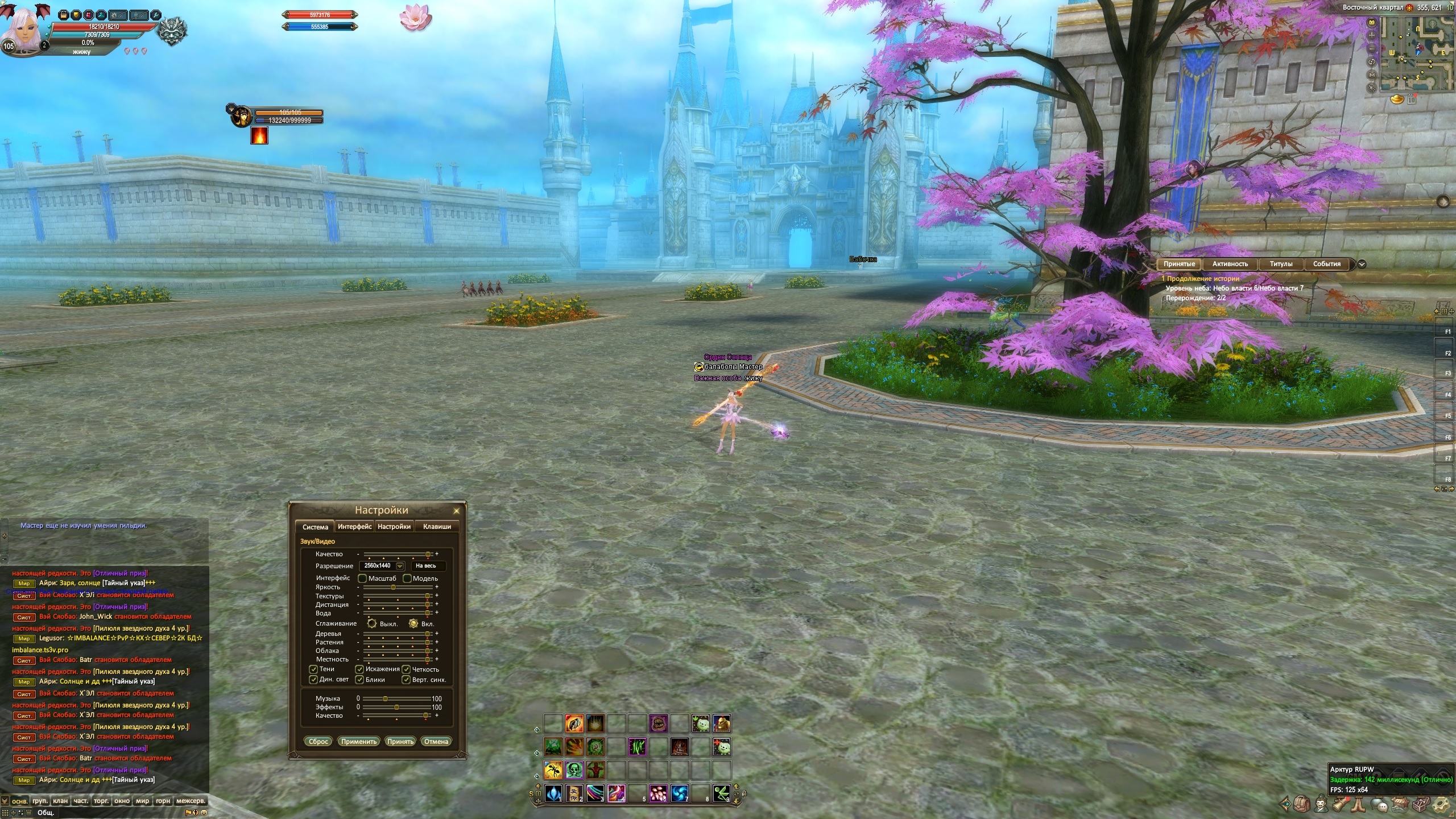Switch to the Интерфейс tab

point(354,527)
